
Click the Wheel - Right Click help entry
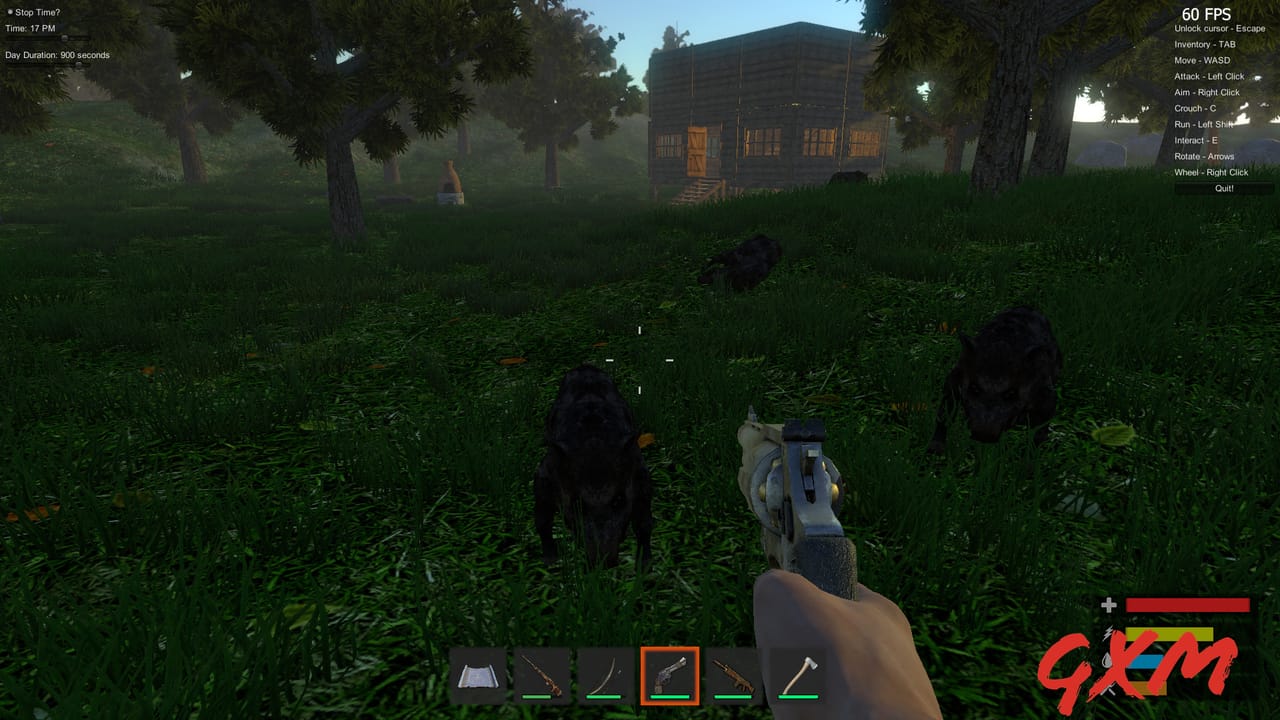pos(1211,172)
